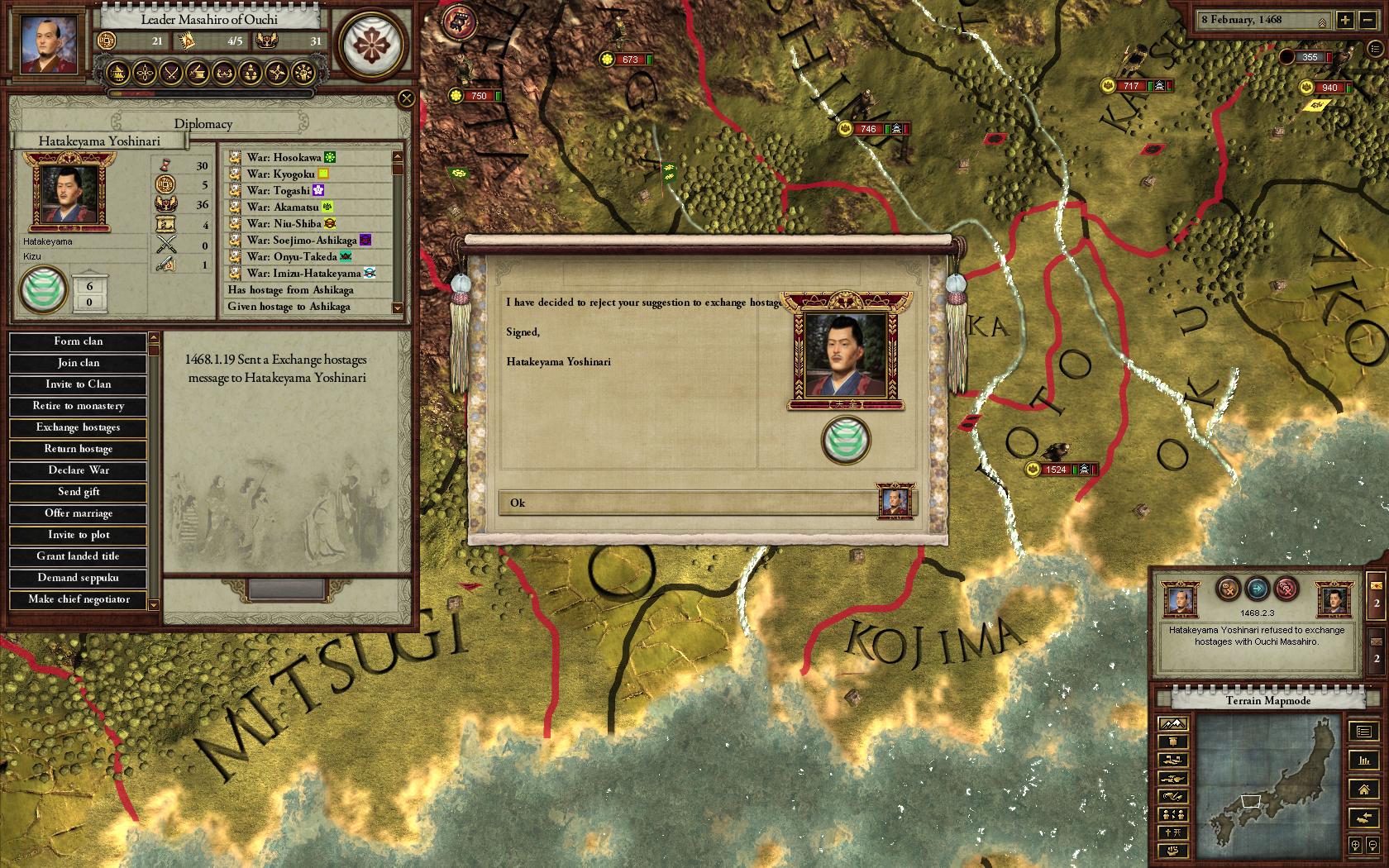Select the Send gift action
Image resolution: width=1389 pixels, height=868 pixels.
pos(79,492)
